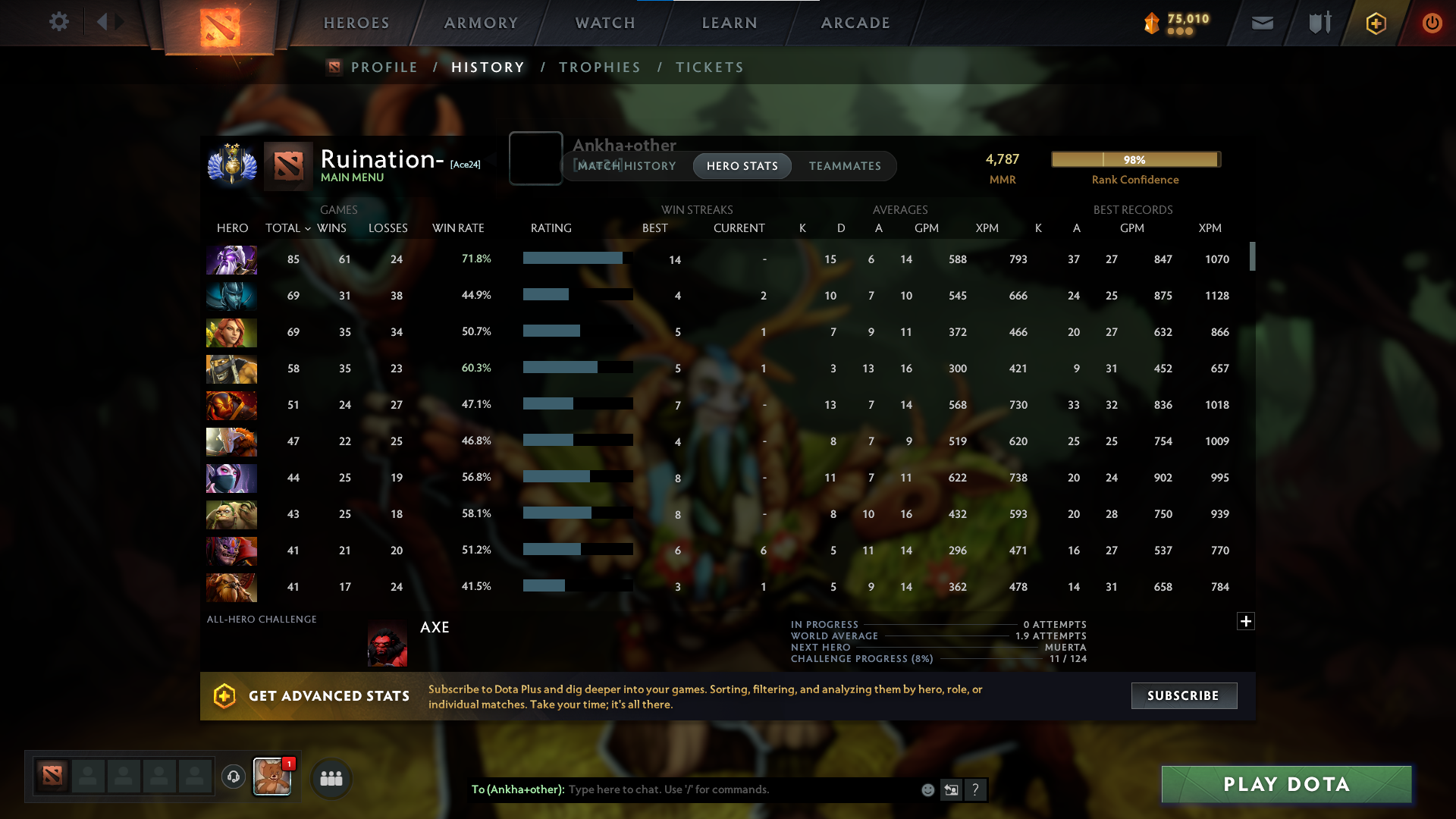The width and height of the screenshot is (1456, 819).
Task: Click the Rank Confidence progress bar
Action: pos(1135,159)
